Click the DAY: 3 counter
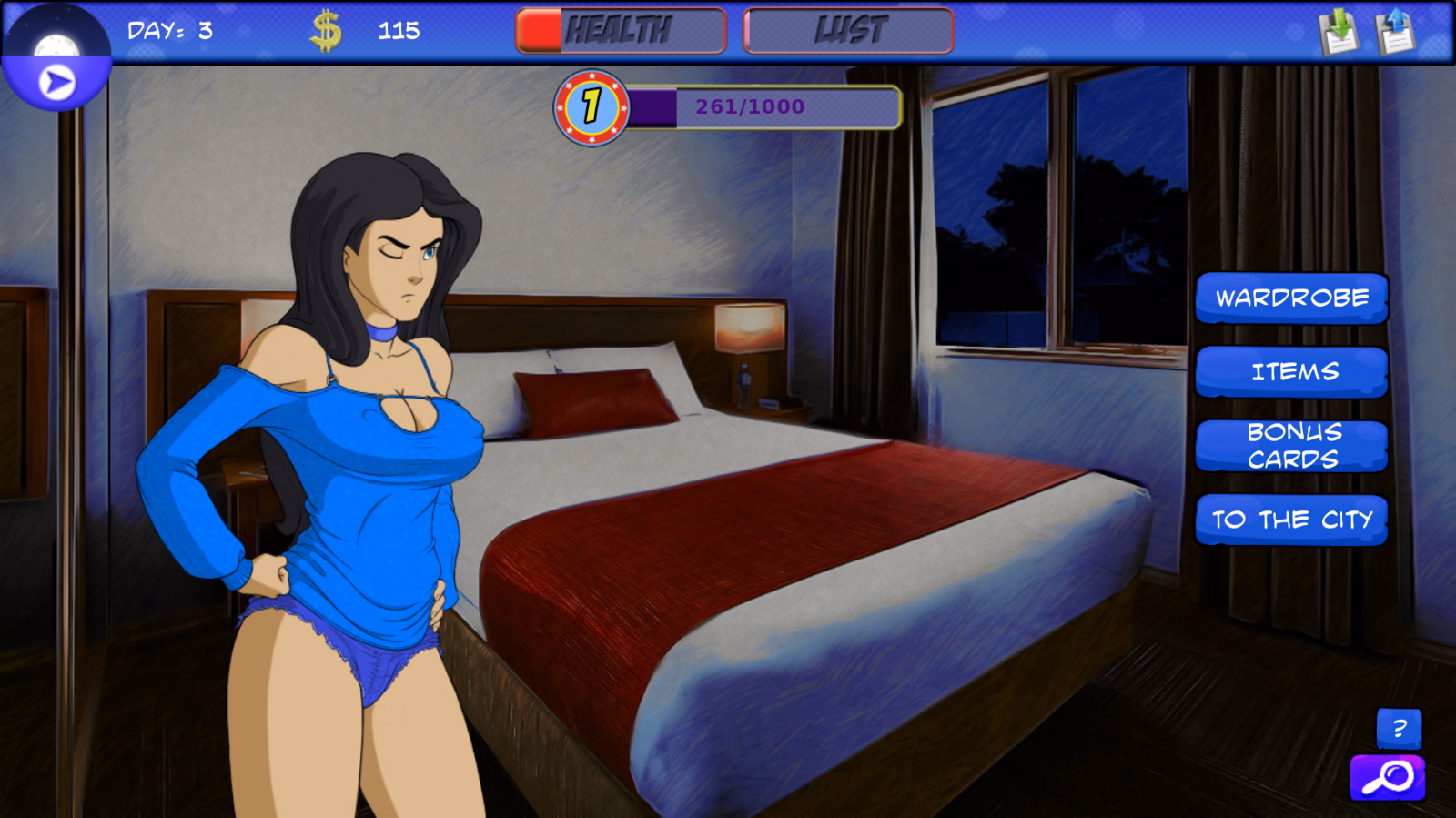Viewport: 1456px width, 818px height. [167, 29]
